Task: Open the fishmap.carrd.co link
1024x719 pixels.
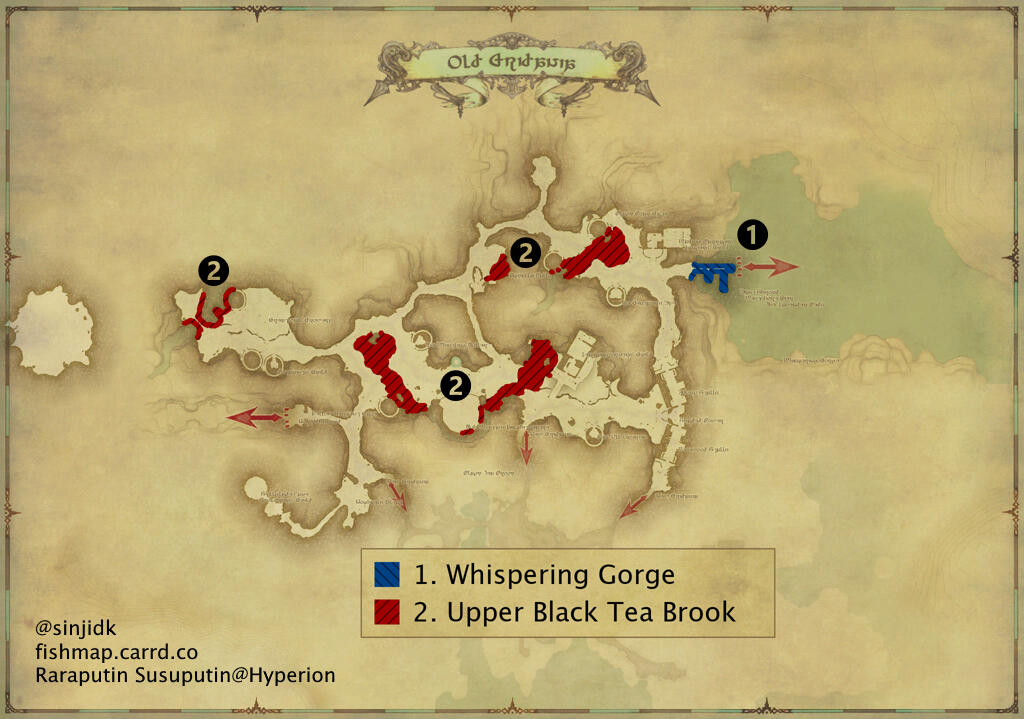Action: 116,652
